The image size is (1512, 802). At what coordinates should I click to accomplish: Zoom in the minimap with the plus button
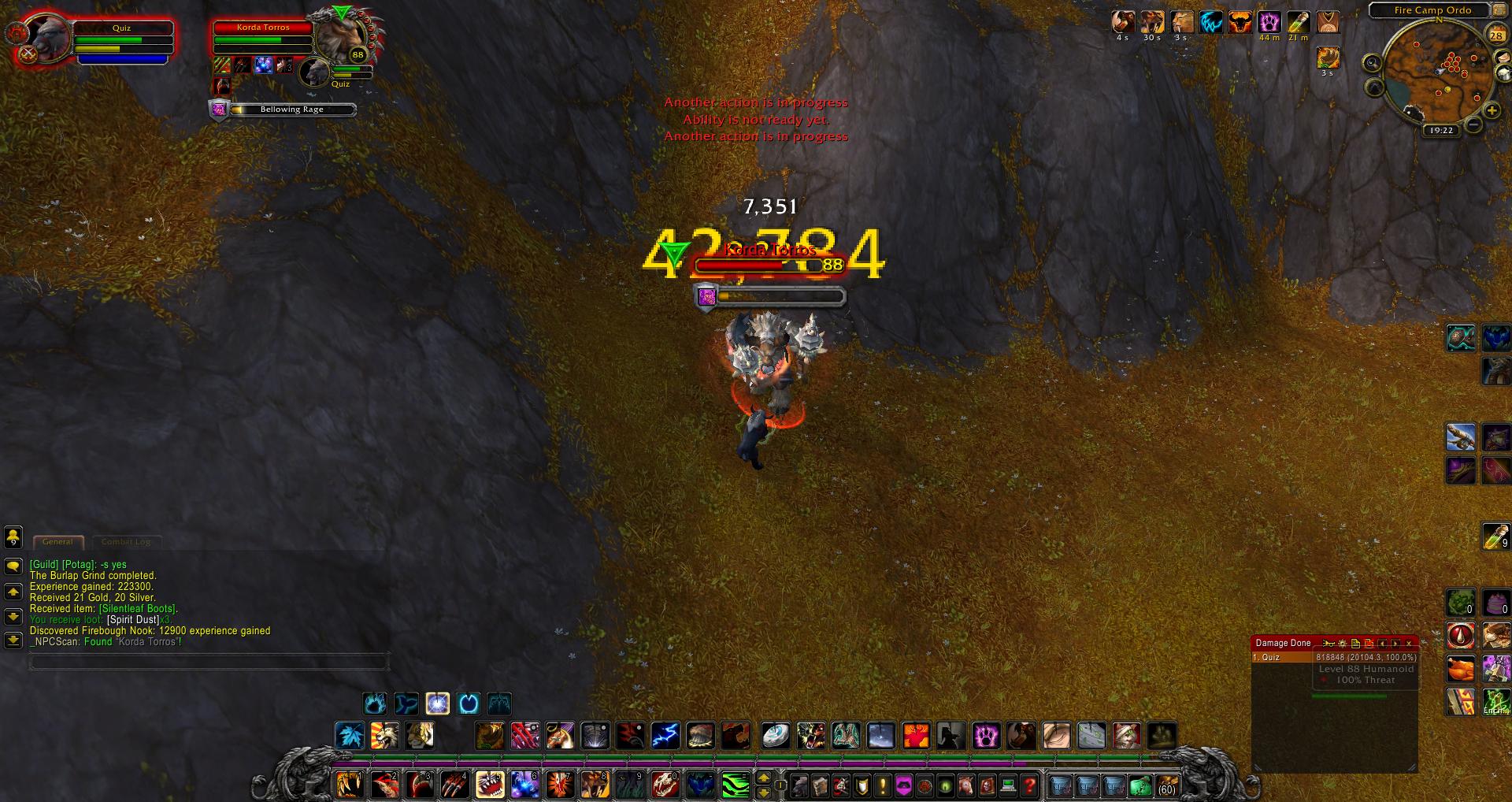[1492, 111]
